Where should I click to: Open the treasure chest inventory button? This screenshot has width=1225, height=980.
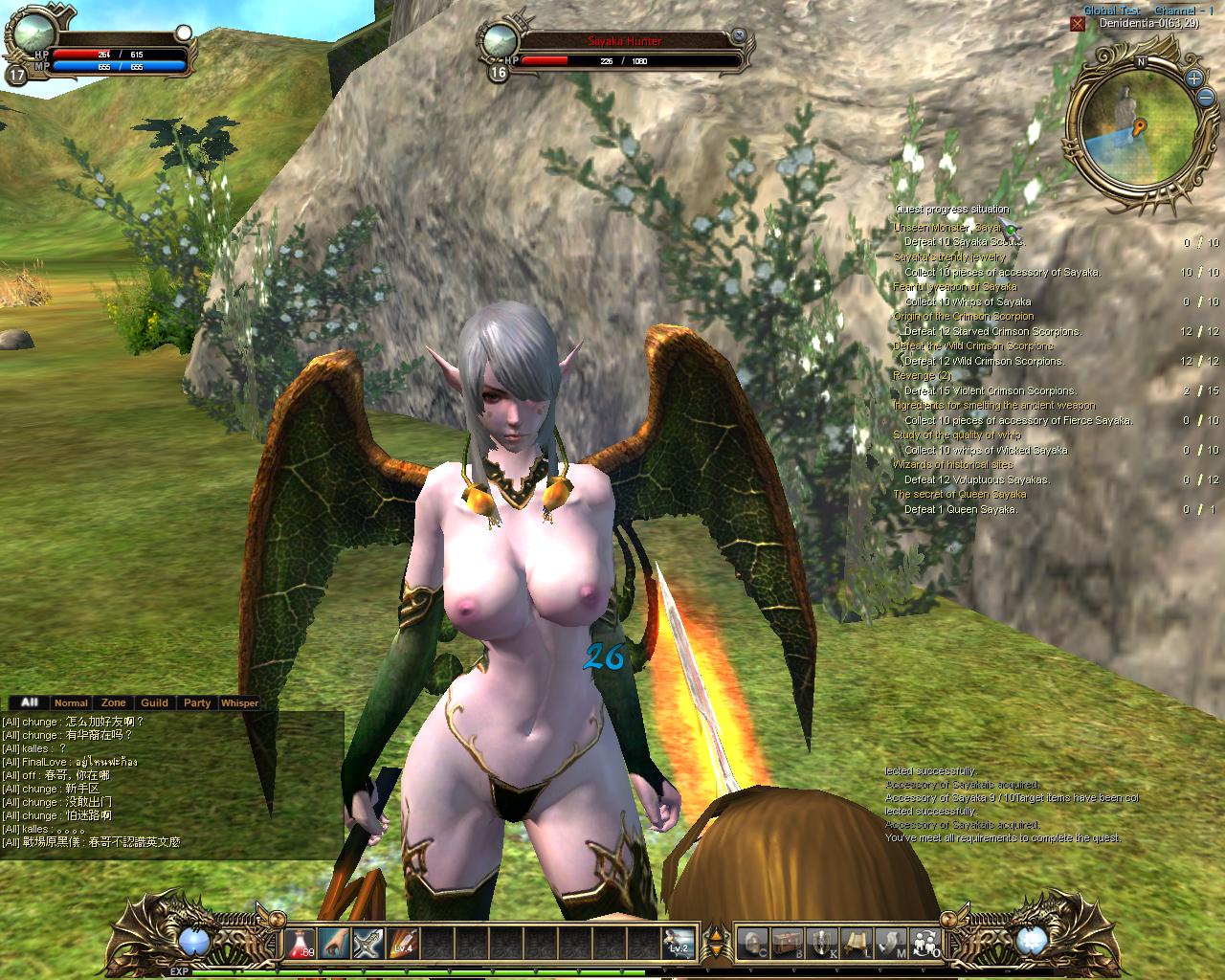point(790,943)
